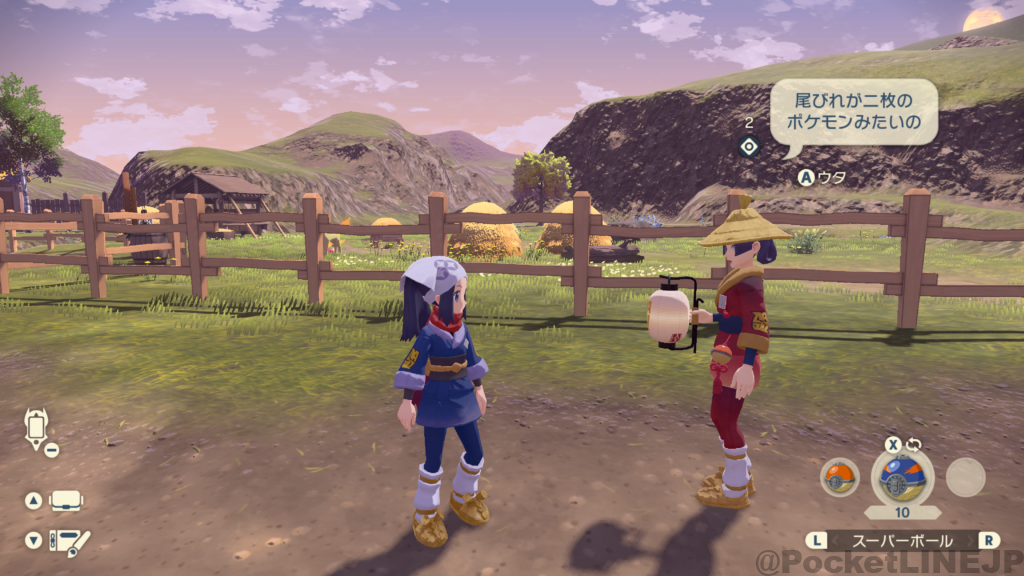Open the Arc Phone map icon
The image size is (1024, 576).
point(36,426)
